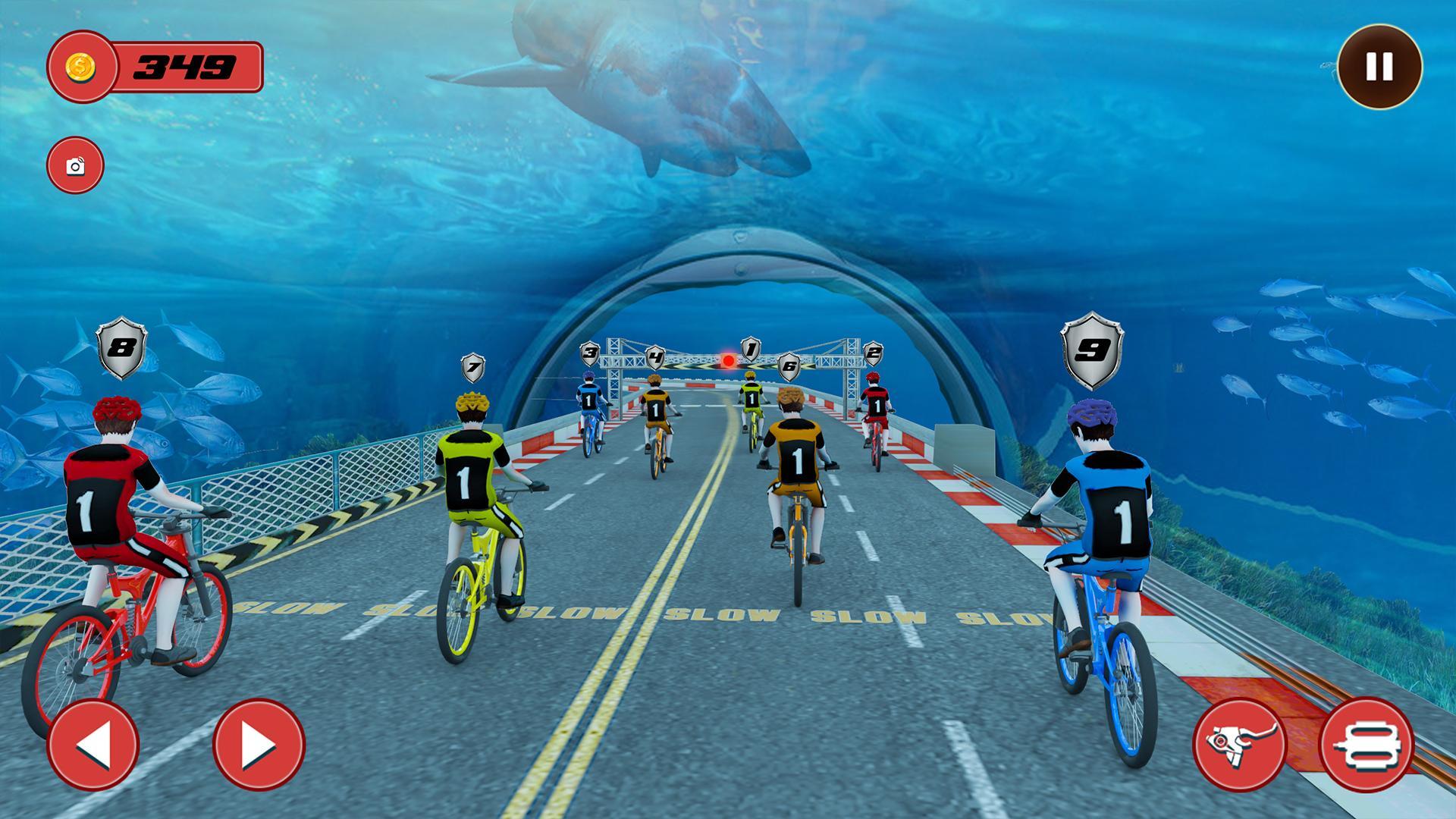This screenshot has width=1456, height=819.
Task: Tap the coin count showing 349
Action: point(184,68)
